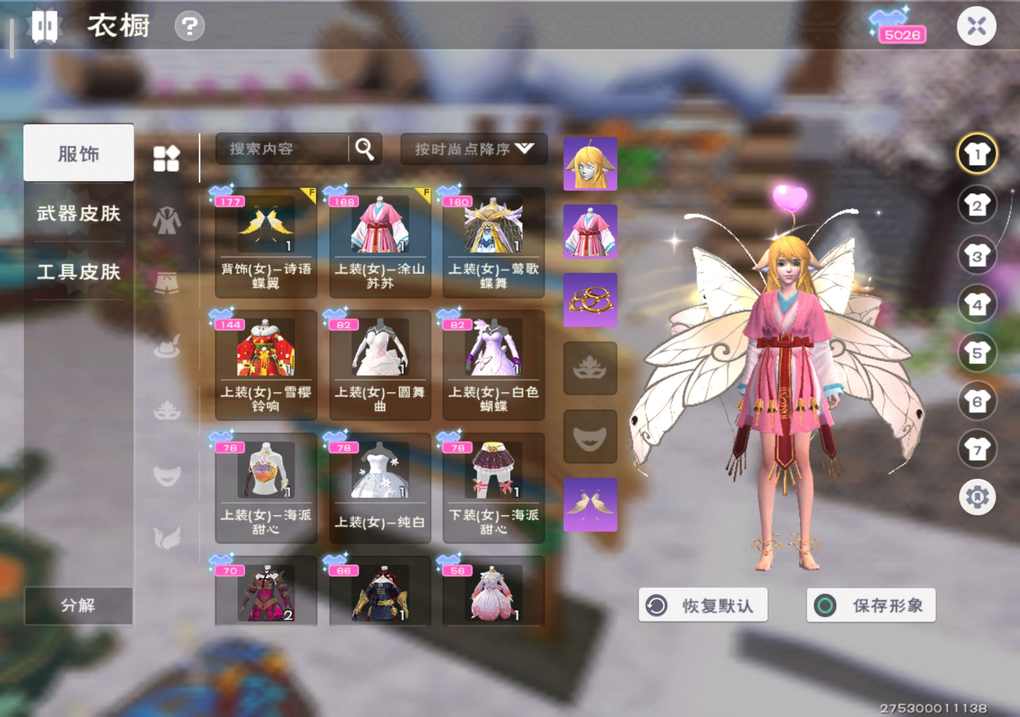
Task: Switch to outfit preset 3
Action: [x=977, y=254]
